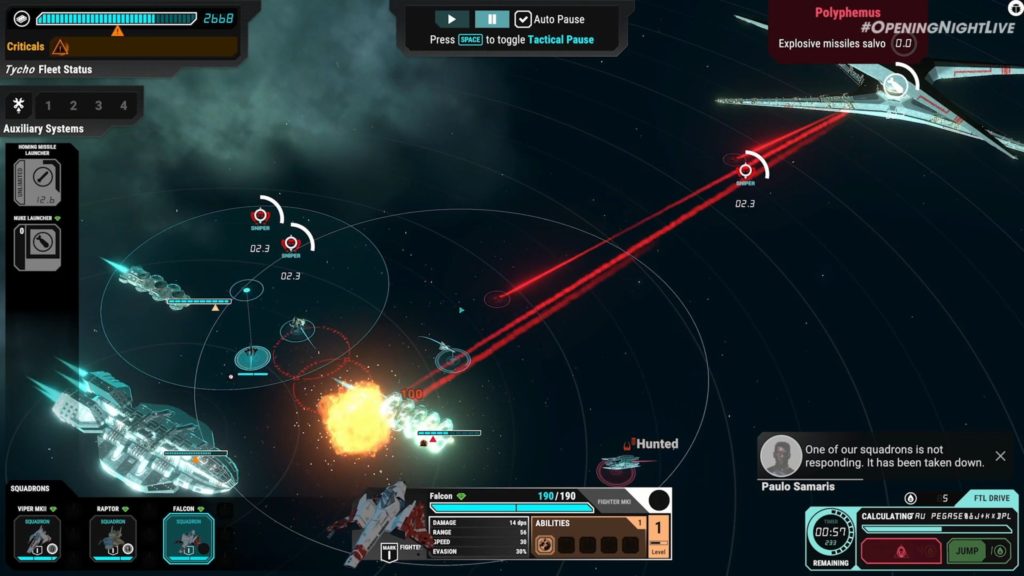Viewport: 1024px width, 576px height.
Task: Pause the battle with the pause button
Action: 491,19
